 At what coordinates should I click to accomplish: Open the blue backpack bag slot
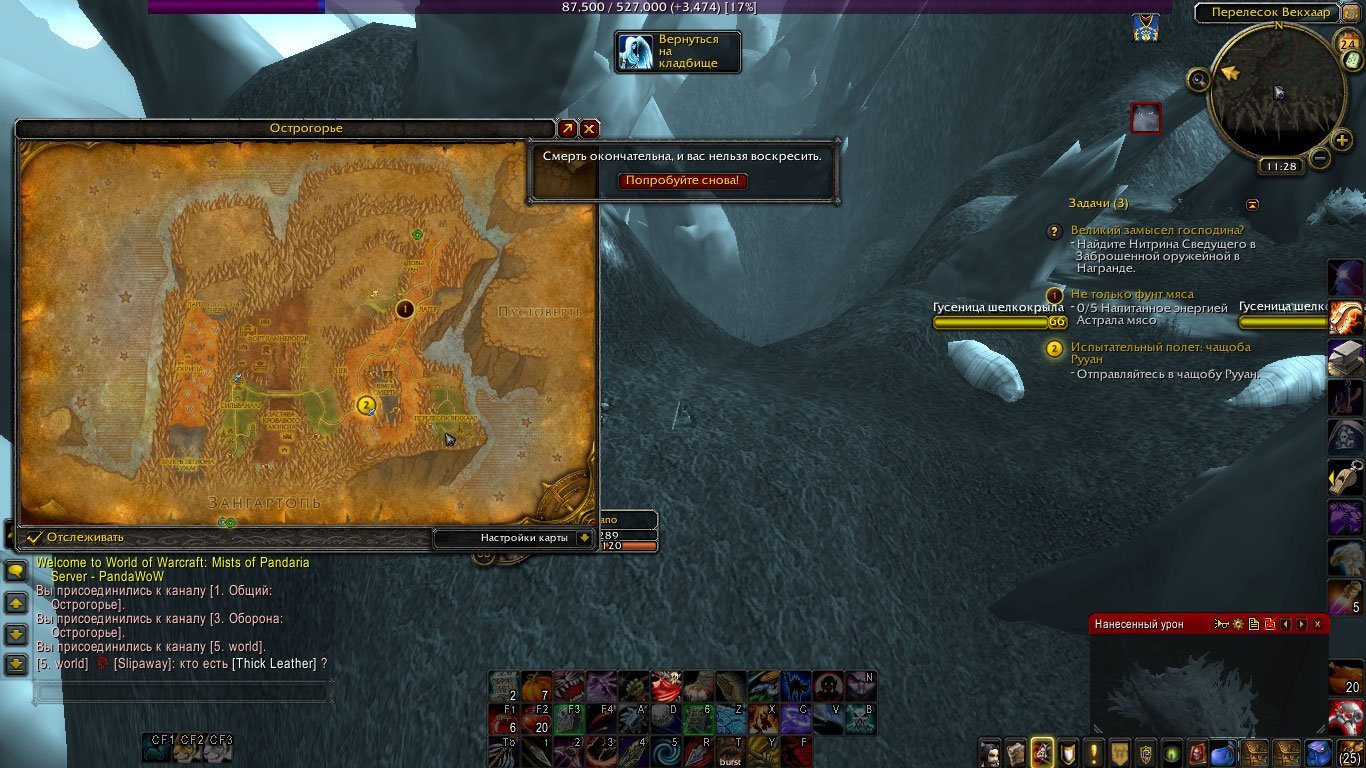(1318, 751)
